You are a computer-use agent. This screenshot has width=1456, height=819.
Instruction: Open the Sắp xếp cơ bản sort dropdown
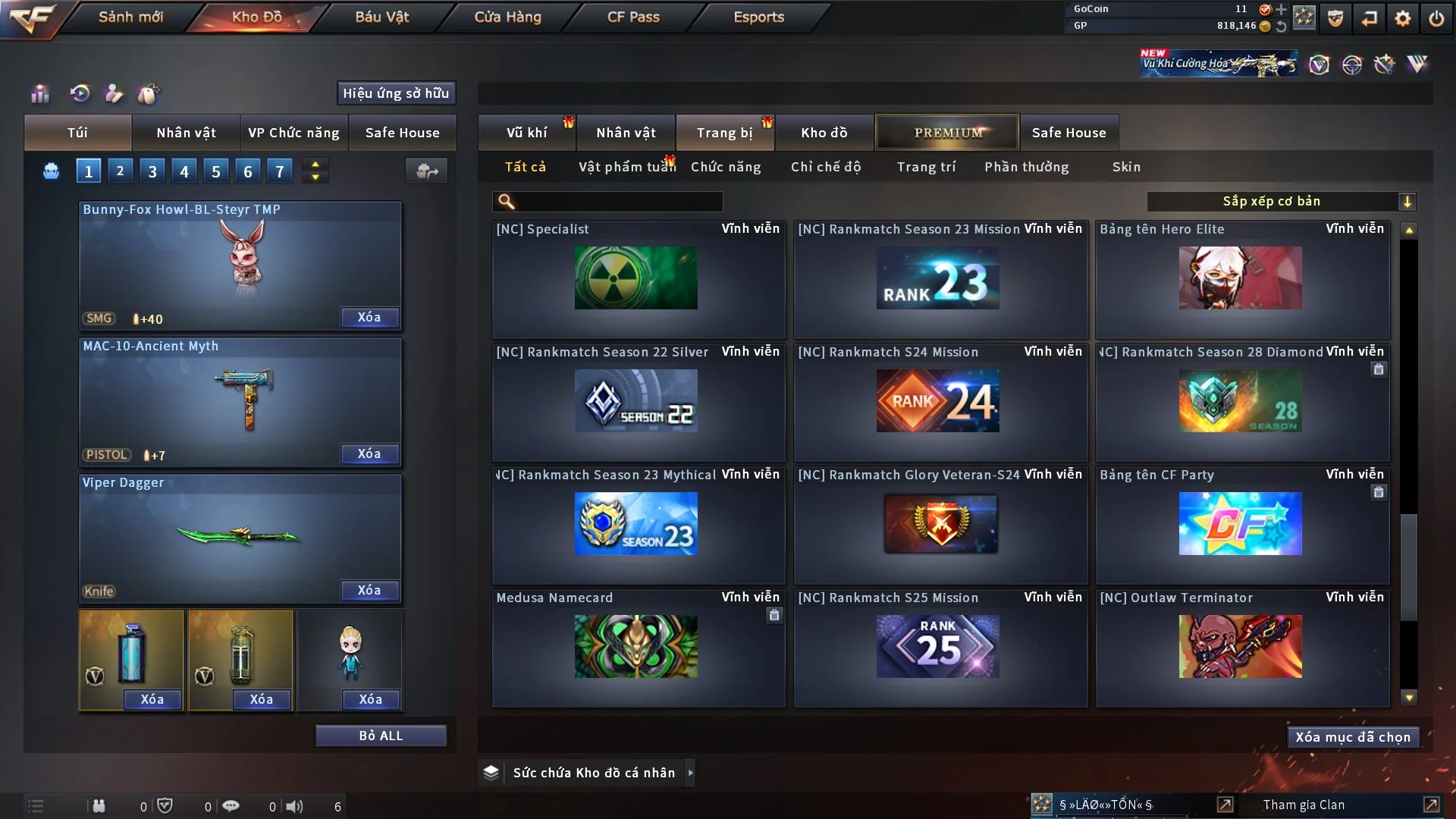click(1281, 201)
